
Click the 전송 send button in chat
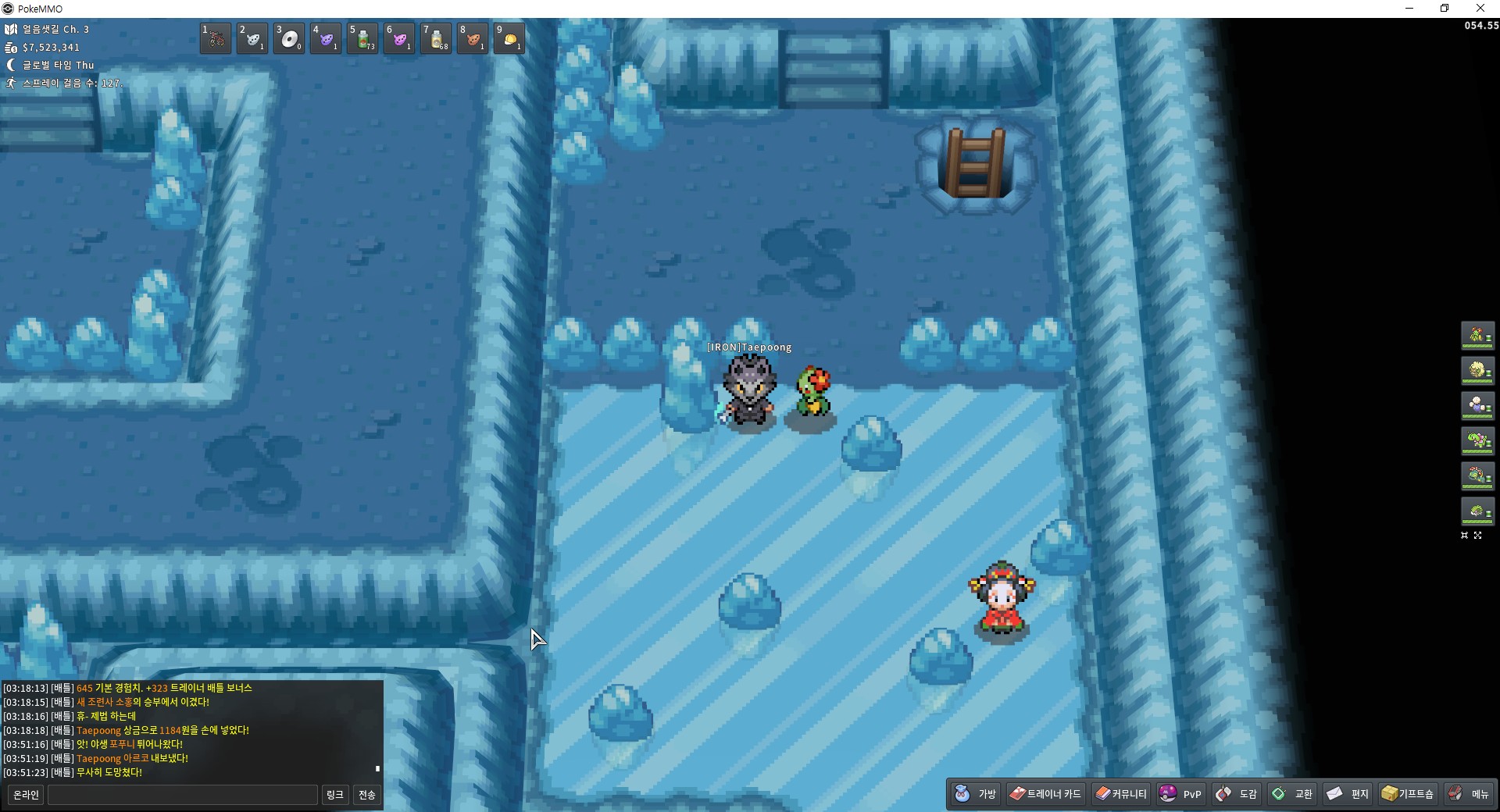point(366,795)
